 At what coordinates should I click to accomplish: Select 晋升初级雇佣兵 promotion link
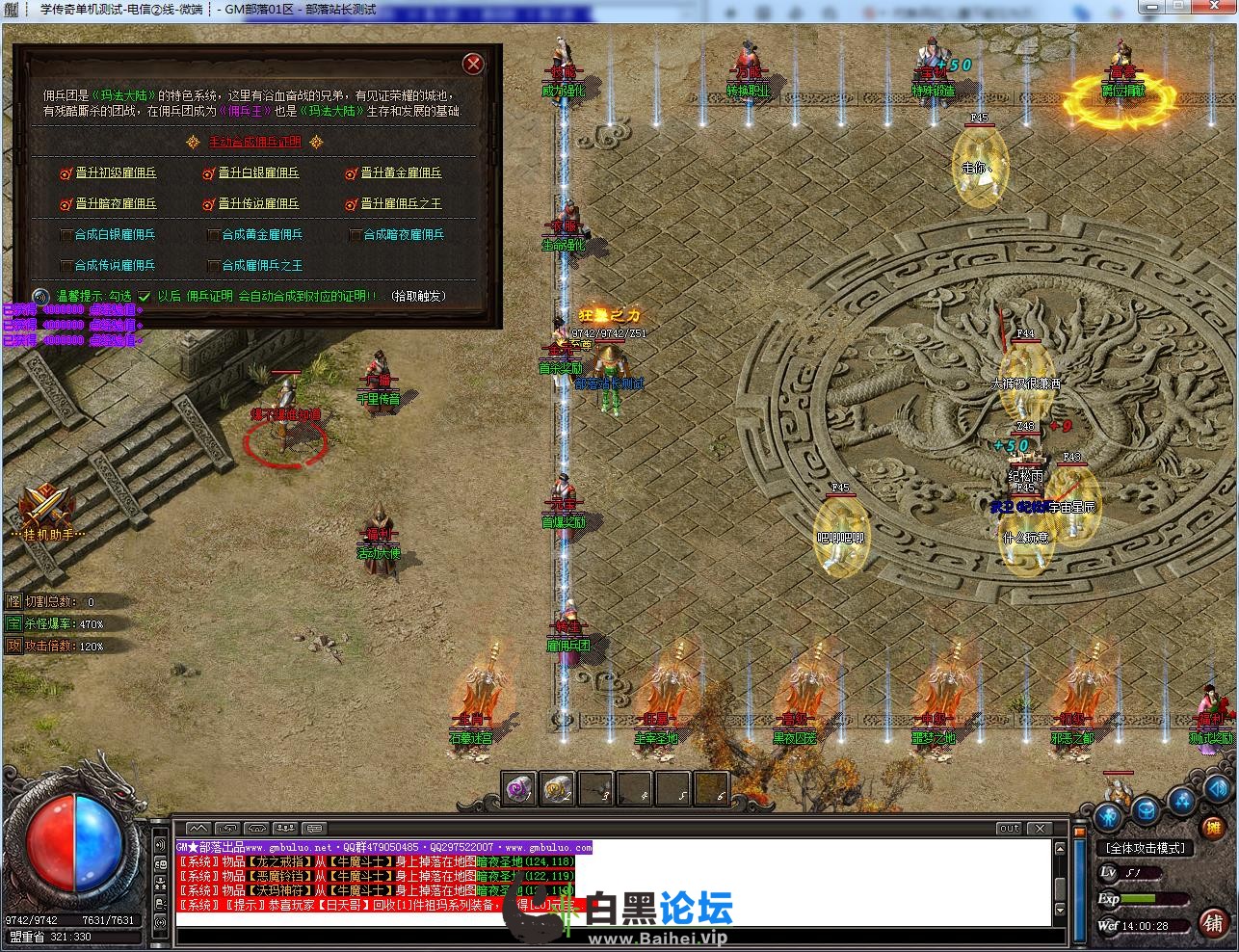click(116, 173)
